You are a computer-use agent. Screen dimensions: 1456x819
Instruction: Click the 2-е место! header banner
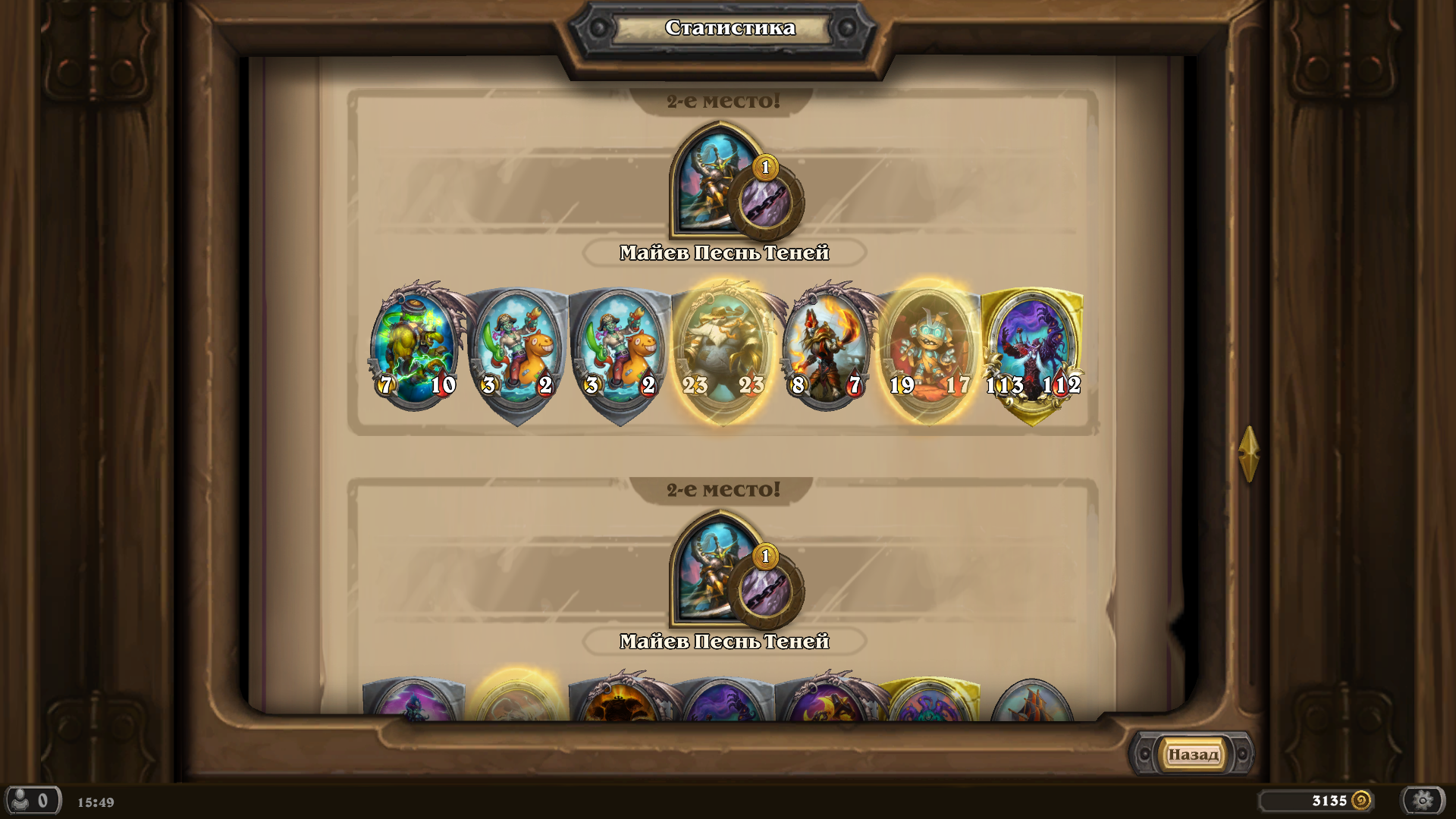[723, 99]
